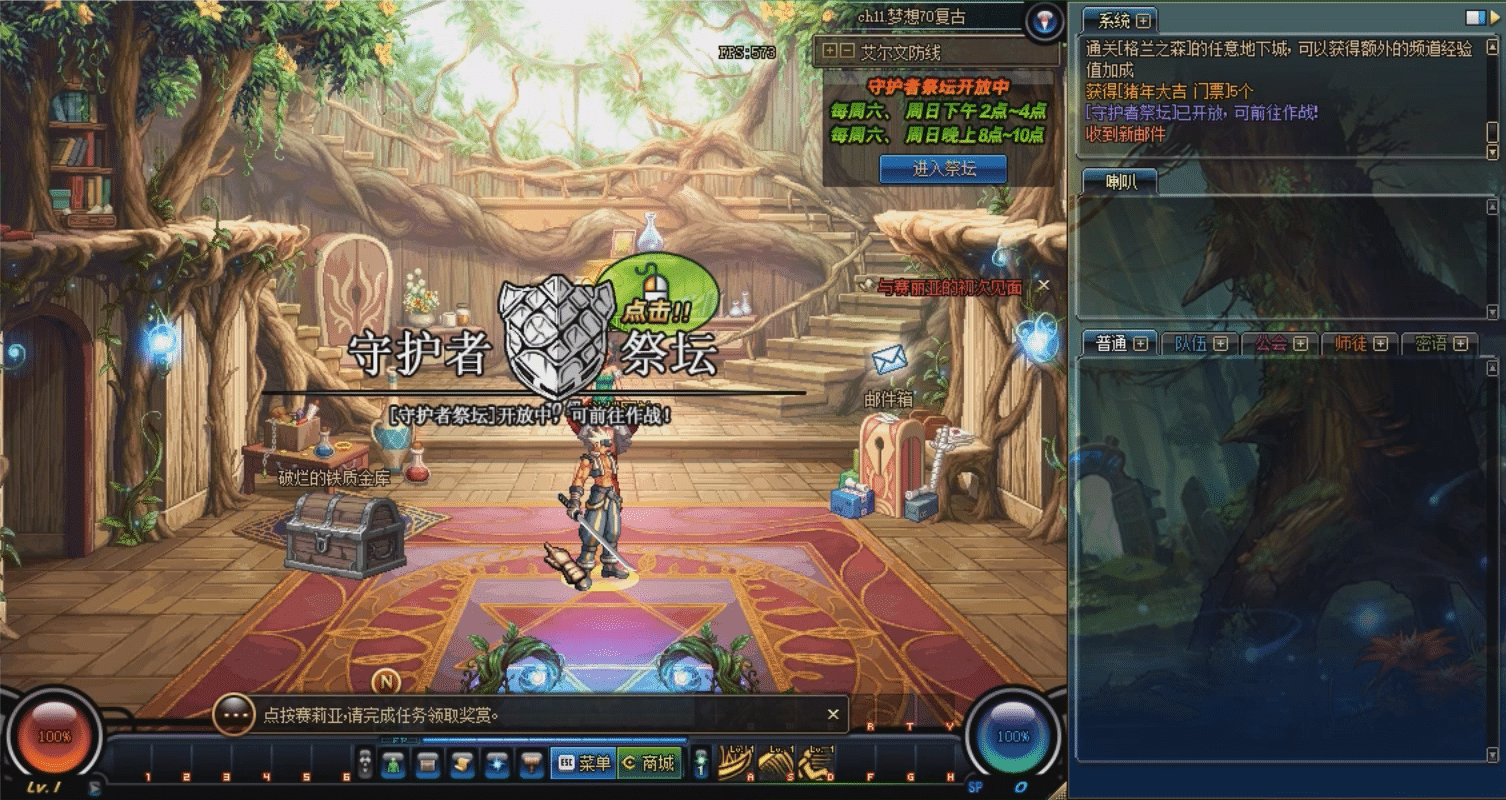Open the 商城 cash shop

pyautogui.click(x=650, y=762)
